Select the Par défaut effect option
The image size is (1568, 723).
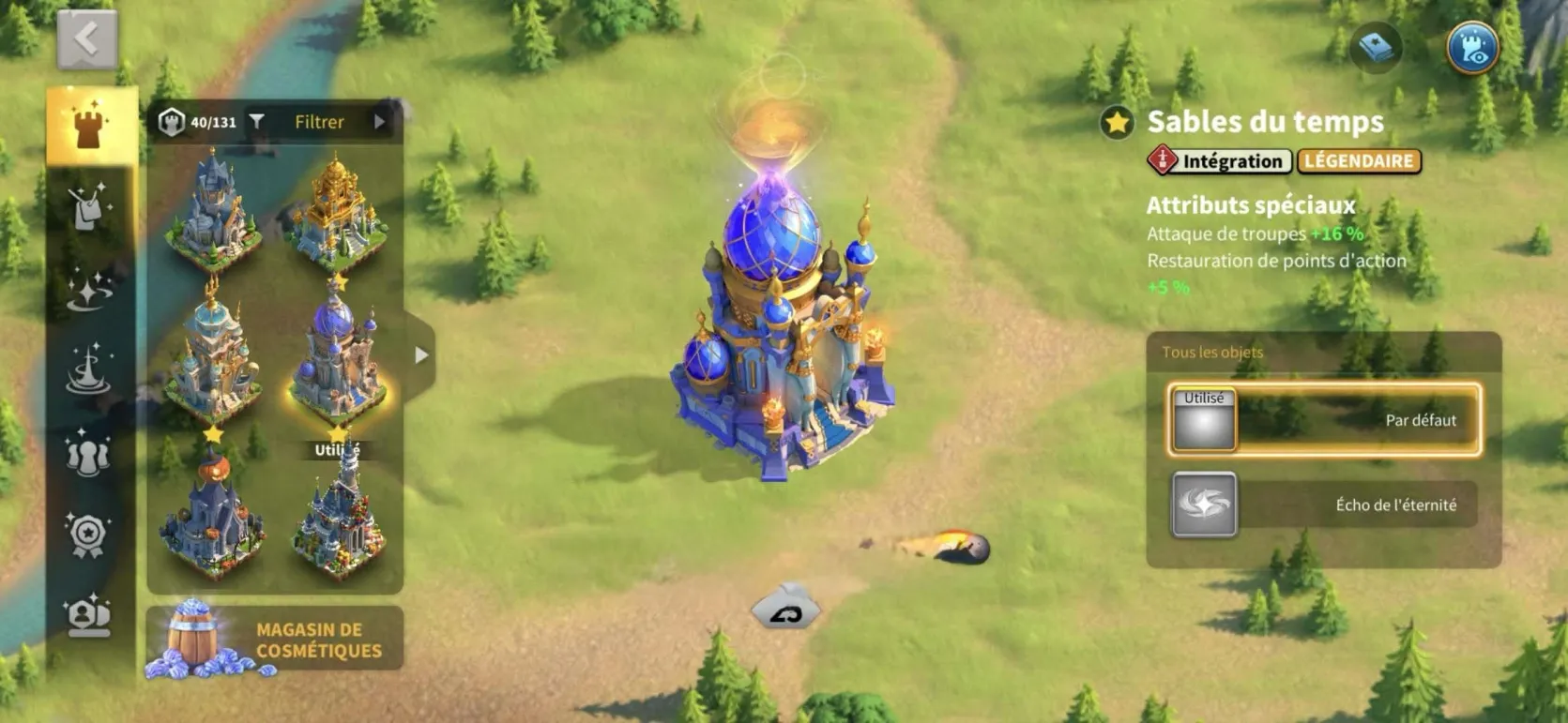(1324, 420)
